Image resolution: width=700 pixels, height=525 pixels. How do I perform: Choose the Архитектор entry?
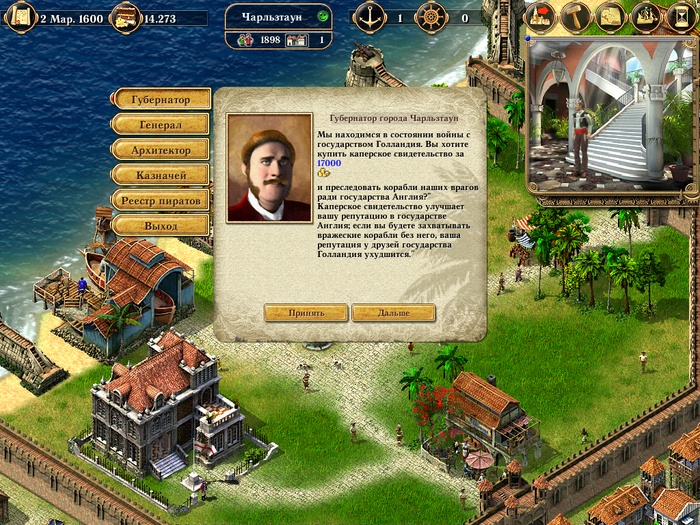click(x=160, y=150)
